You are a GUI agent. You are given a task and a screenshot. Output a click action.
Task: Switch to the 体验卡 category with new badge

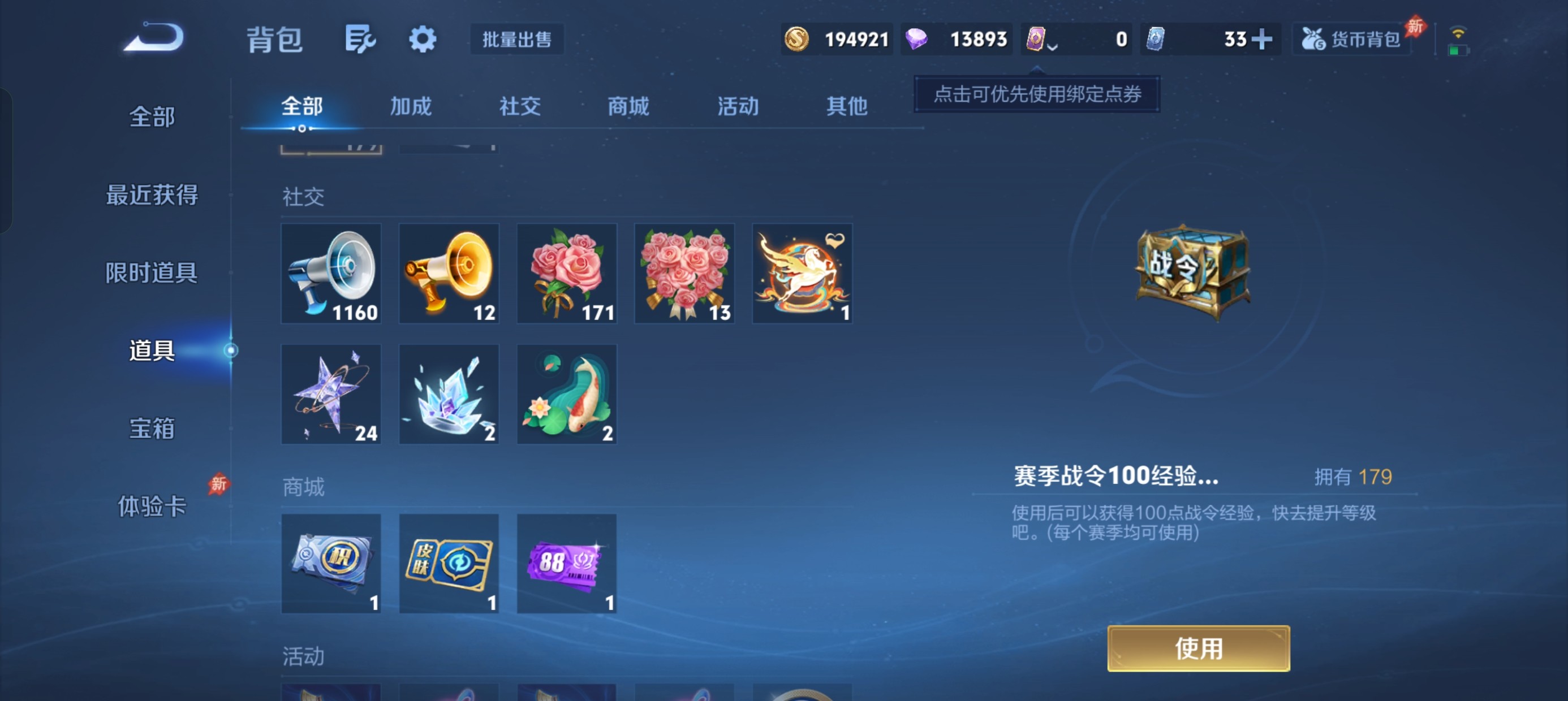pos(153,507)
